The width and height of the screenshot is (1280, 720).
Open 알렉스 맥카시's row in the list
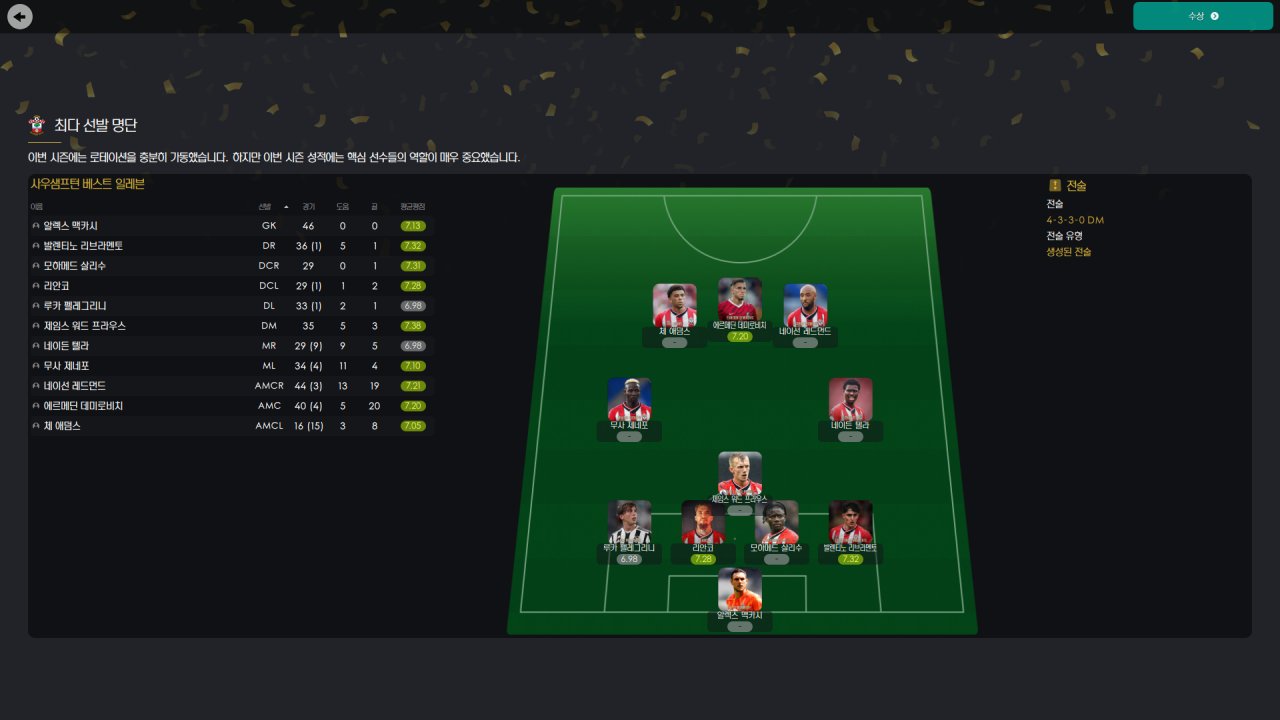click(70, 226)
